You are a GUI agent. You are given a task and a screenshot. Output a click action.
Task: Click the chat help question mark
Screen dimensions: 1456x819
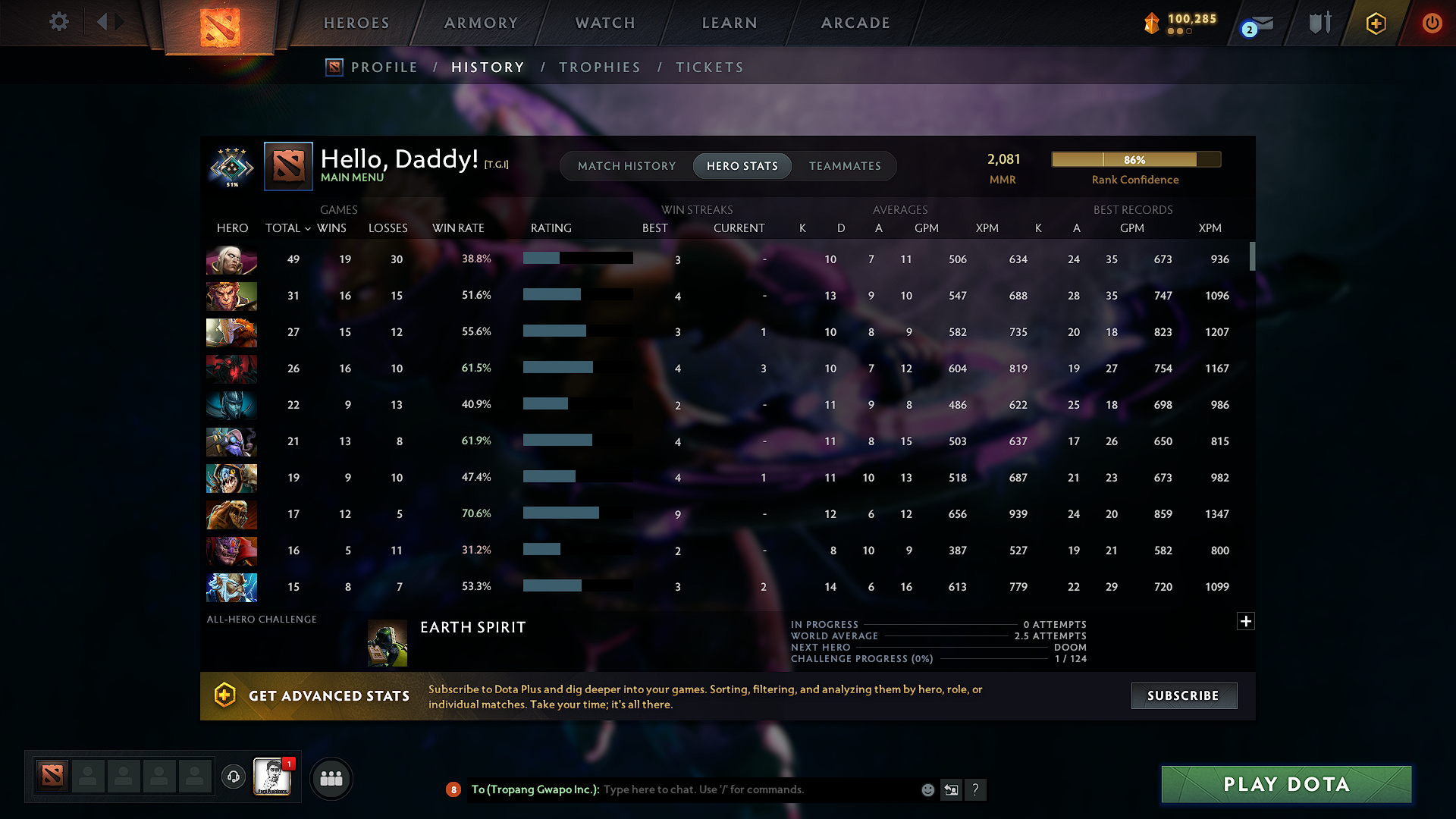(976, 789)
